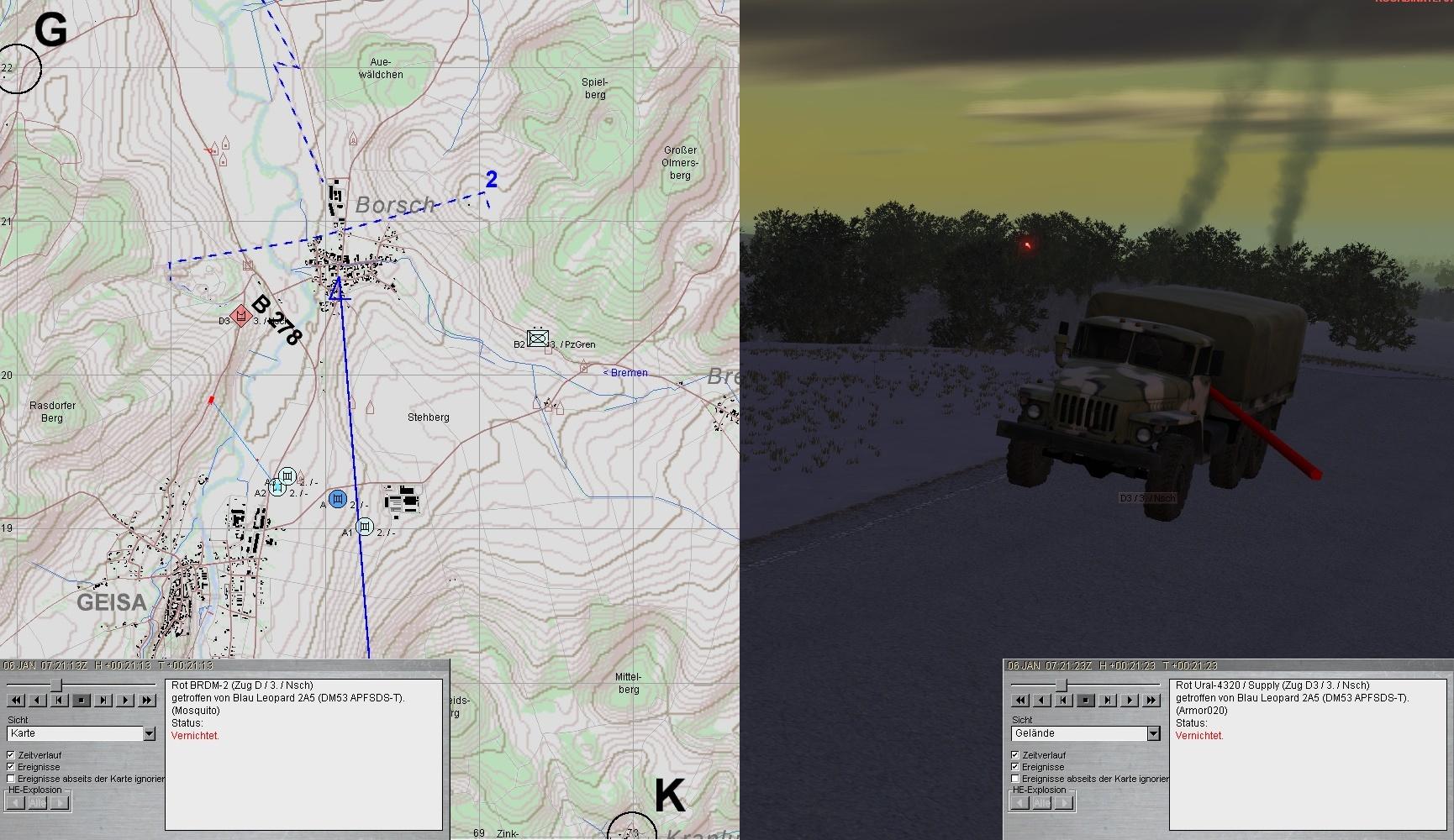The height and width of the screenshot is (840, 1454).
Task: Fast-forward the Karte view replay
Action: (147, 701)
